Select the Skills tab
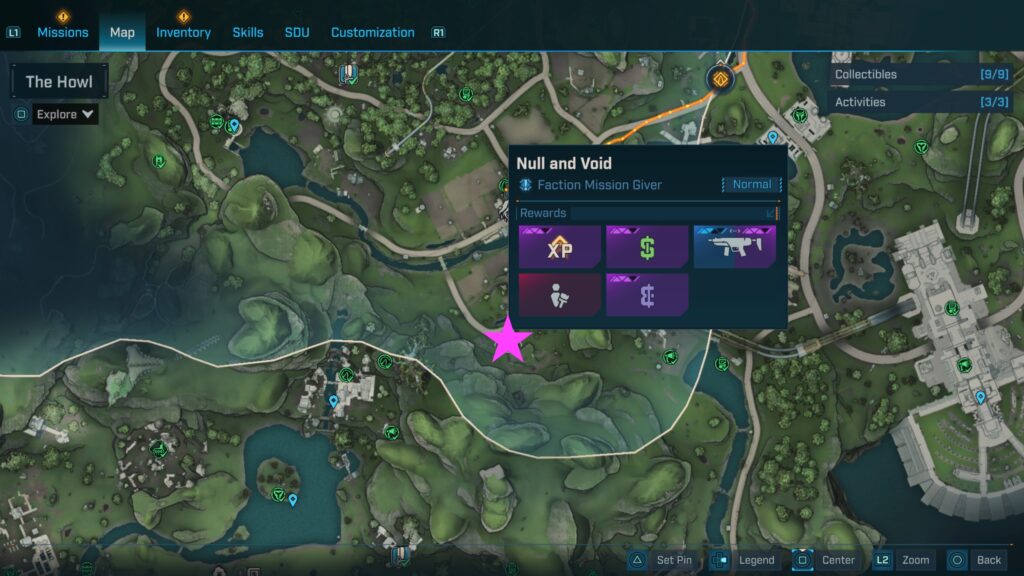The height and width of the screenshot is (576, 1024). tap(248, 32)
